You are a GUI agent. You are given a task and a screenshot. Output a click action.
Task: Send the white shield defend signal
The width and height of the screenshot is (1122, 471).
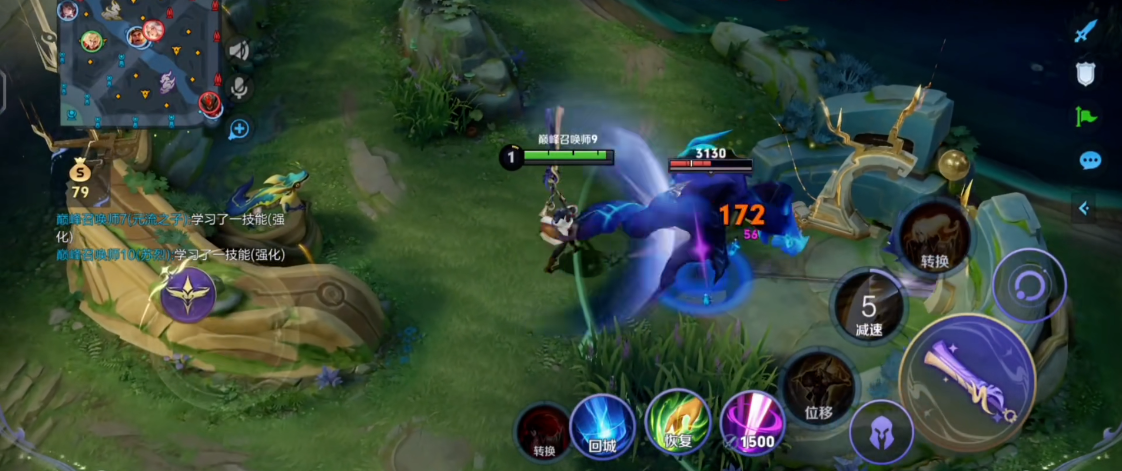point(1086,73)
